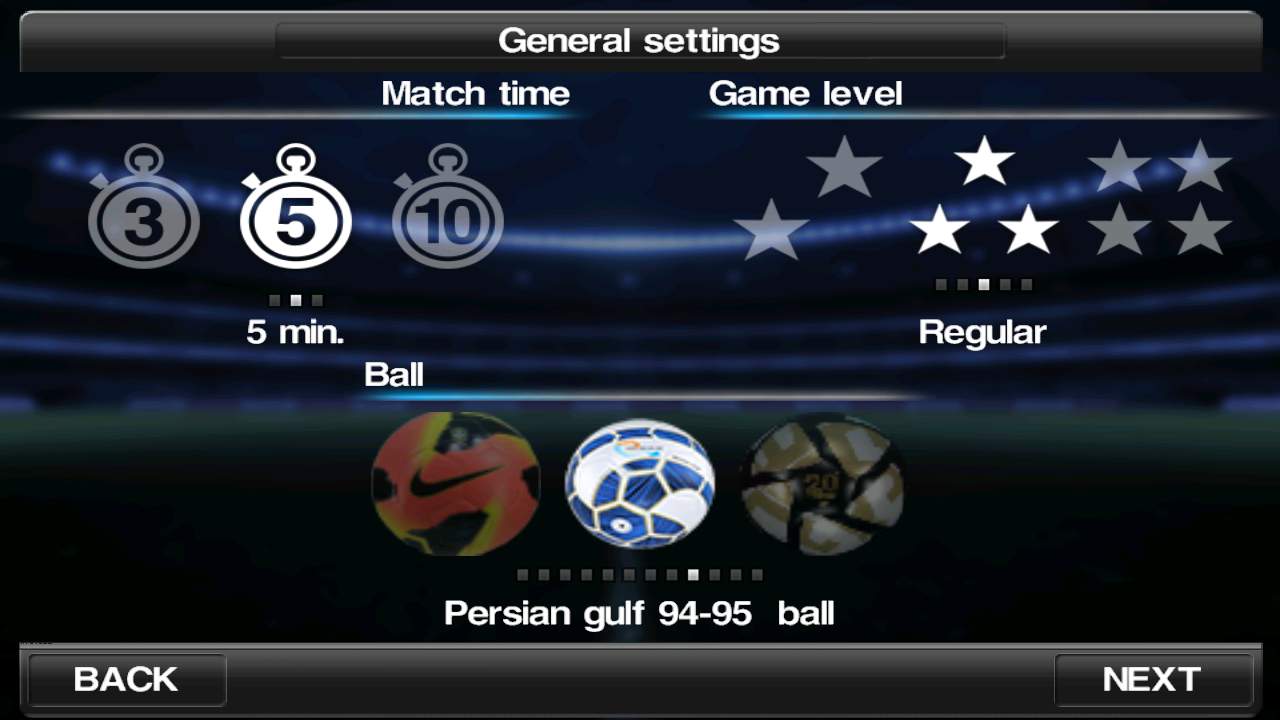Go to the NEXT screen
Image resolution: width=1280 pixels, height=720 pixels.
point(1152,680)
